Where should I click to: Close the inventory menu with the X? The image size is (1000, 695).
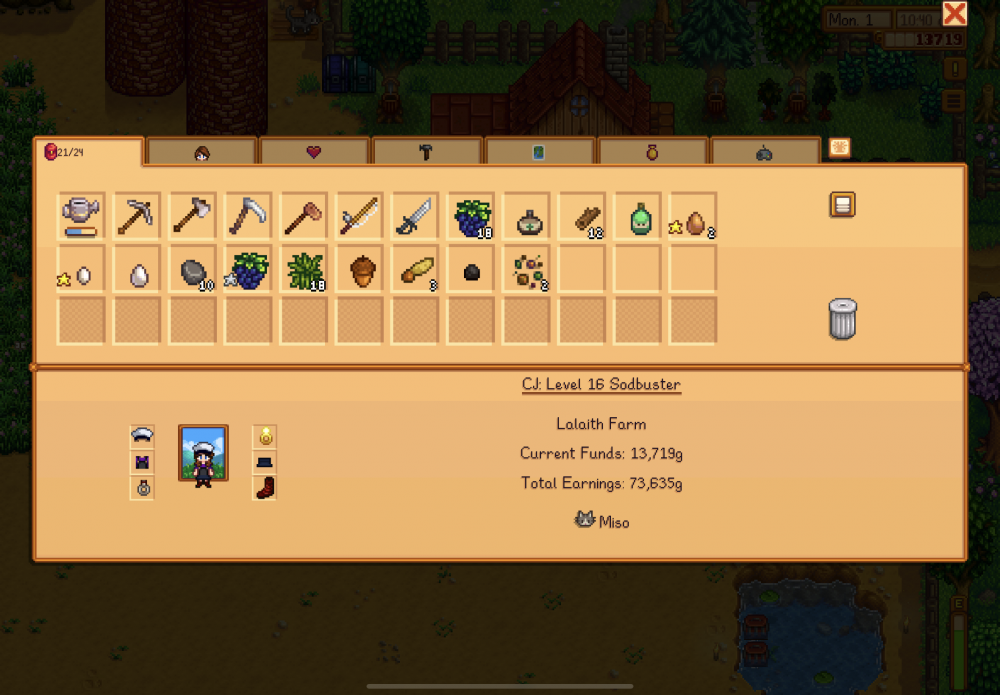pos(955,14)
